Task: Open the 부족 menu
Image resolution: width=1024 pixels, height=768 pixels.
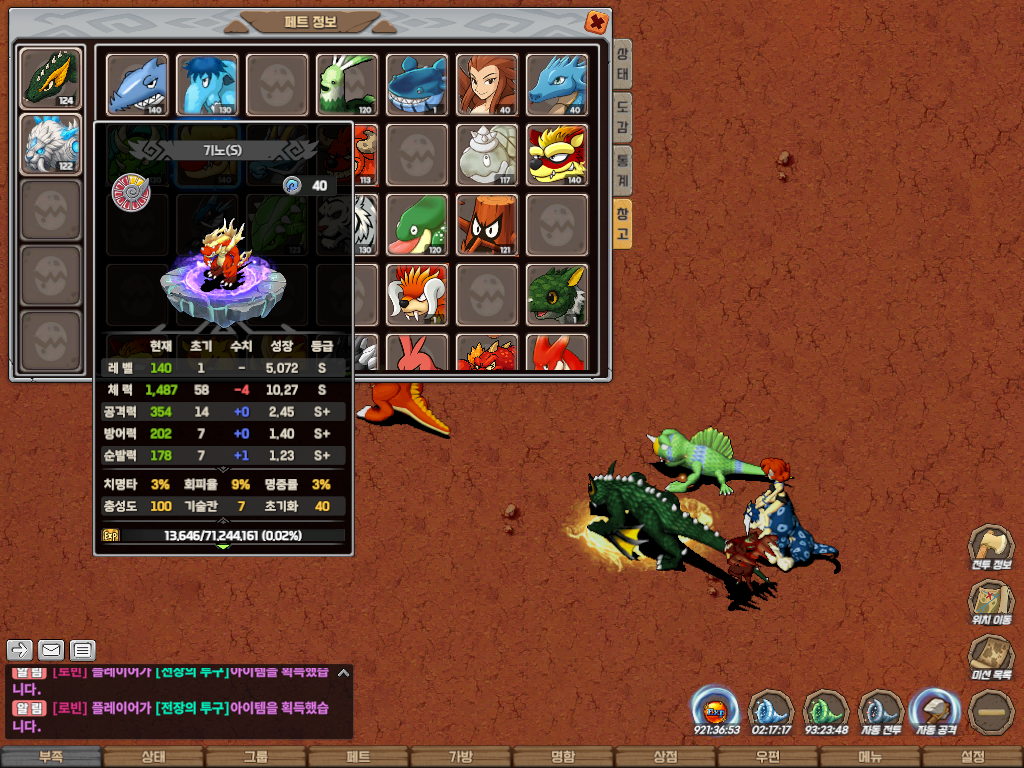Action: pos(51,757)
